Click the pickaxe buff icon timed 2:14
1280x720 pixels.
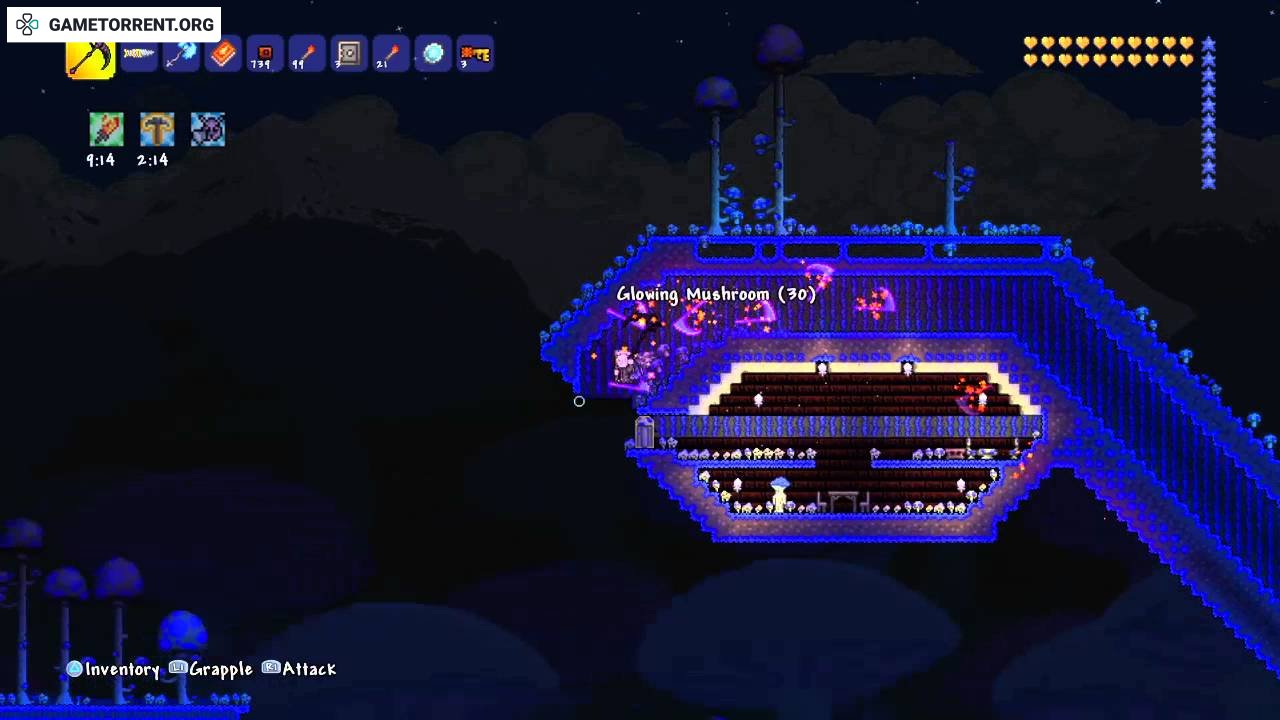click(157, 130)
